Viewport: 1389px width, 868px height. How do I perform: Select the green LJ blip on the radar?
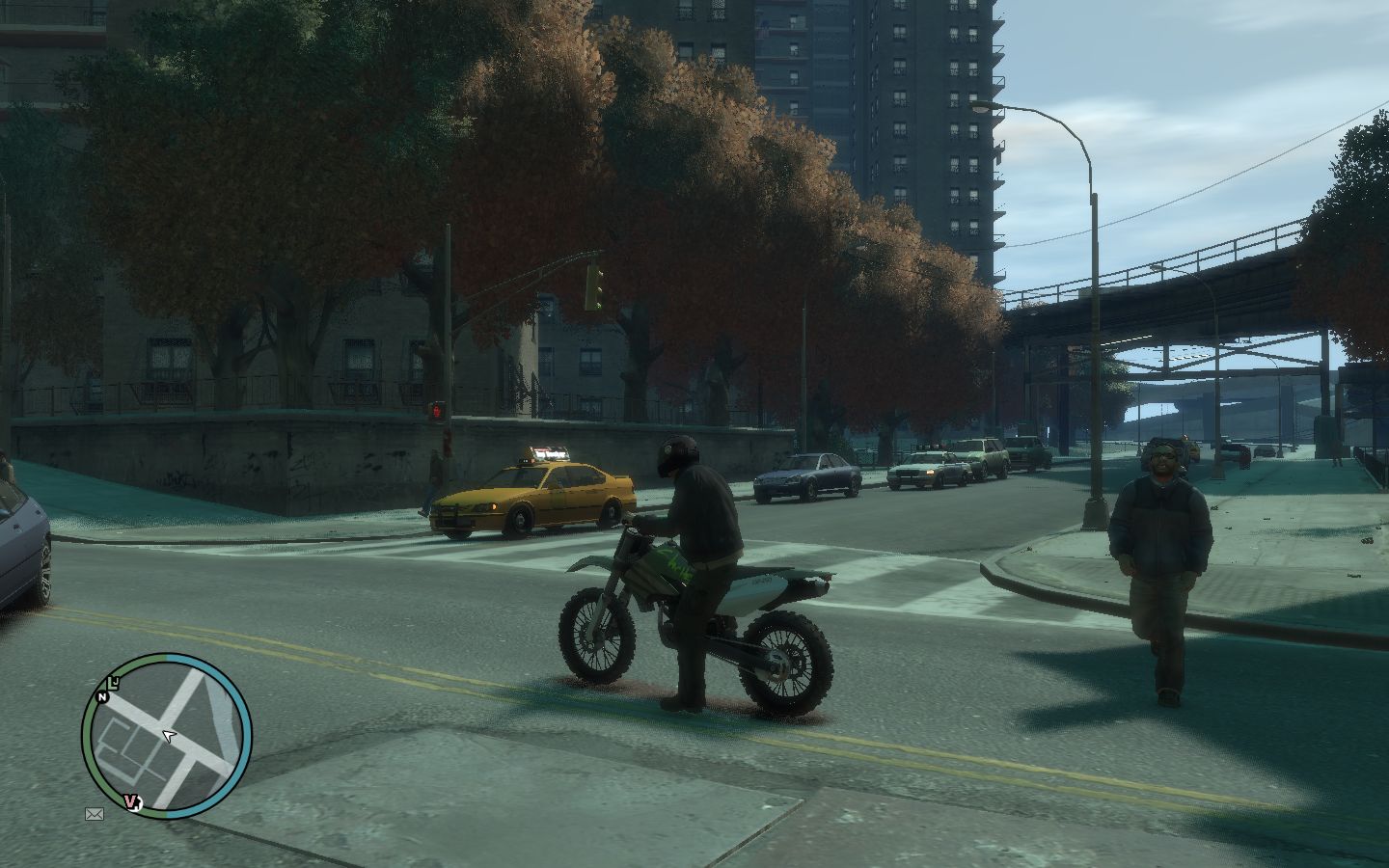click(114, 684)
